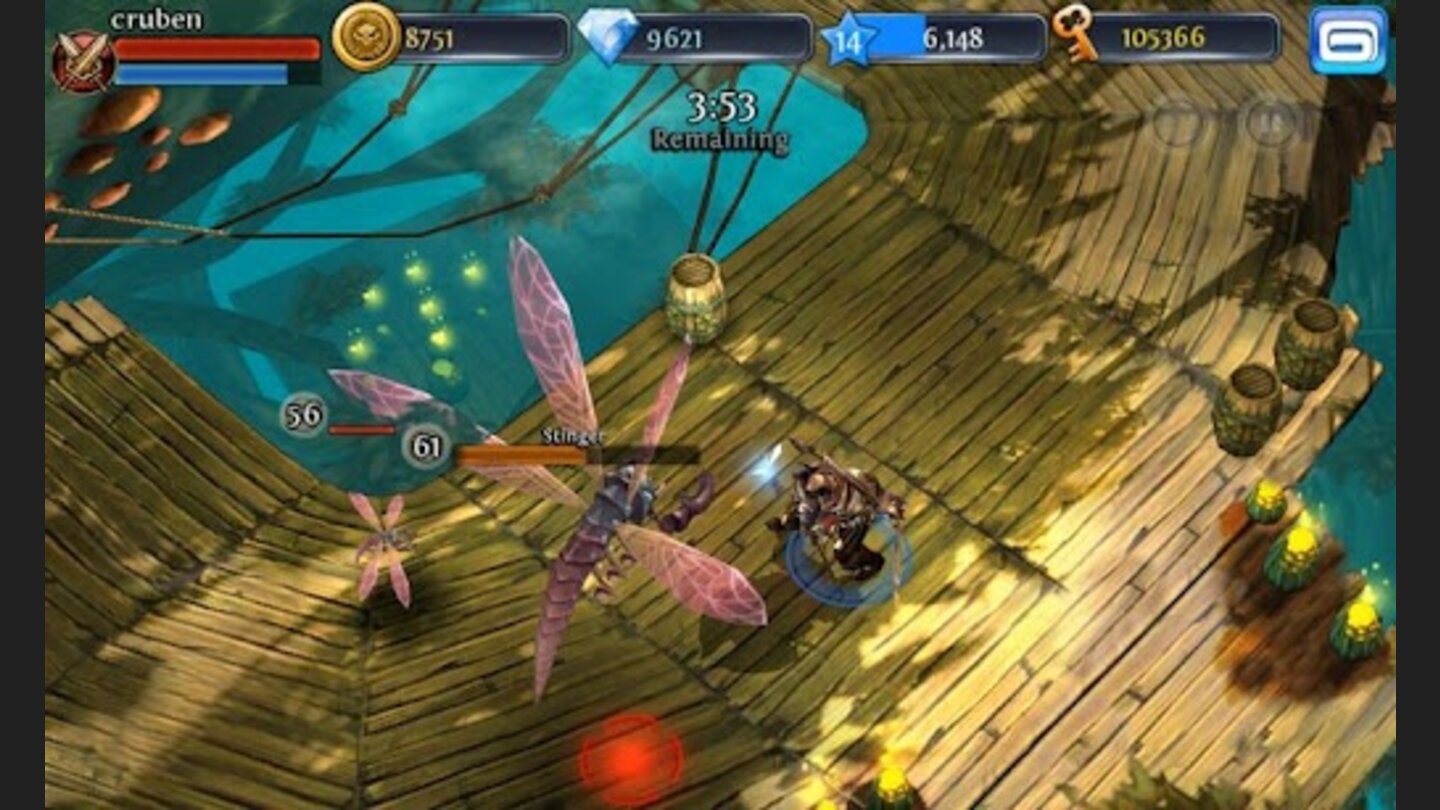Screen dimensions: 1440x810
Task: Toggle the blue mana bar display
Action: (x=200, y=71)
